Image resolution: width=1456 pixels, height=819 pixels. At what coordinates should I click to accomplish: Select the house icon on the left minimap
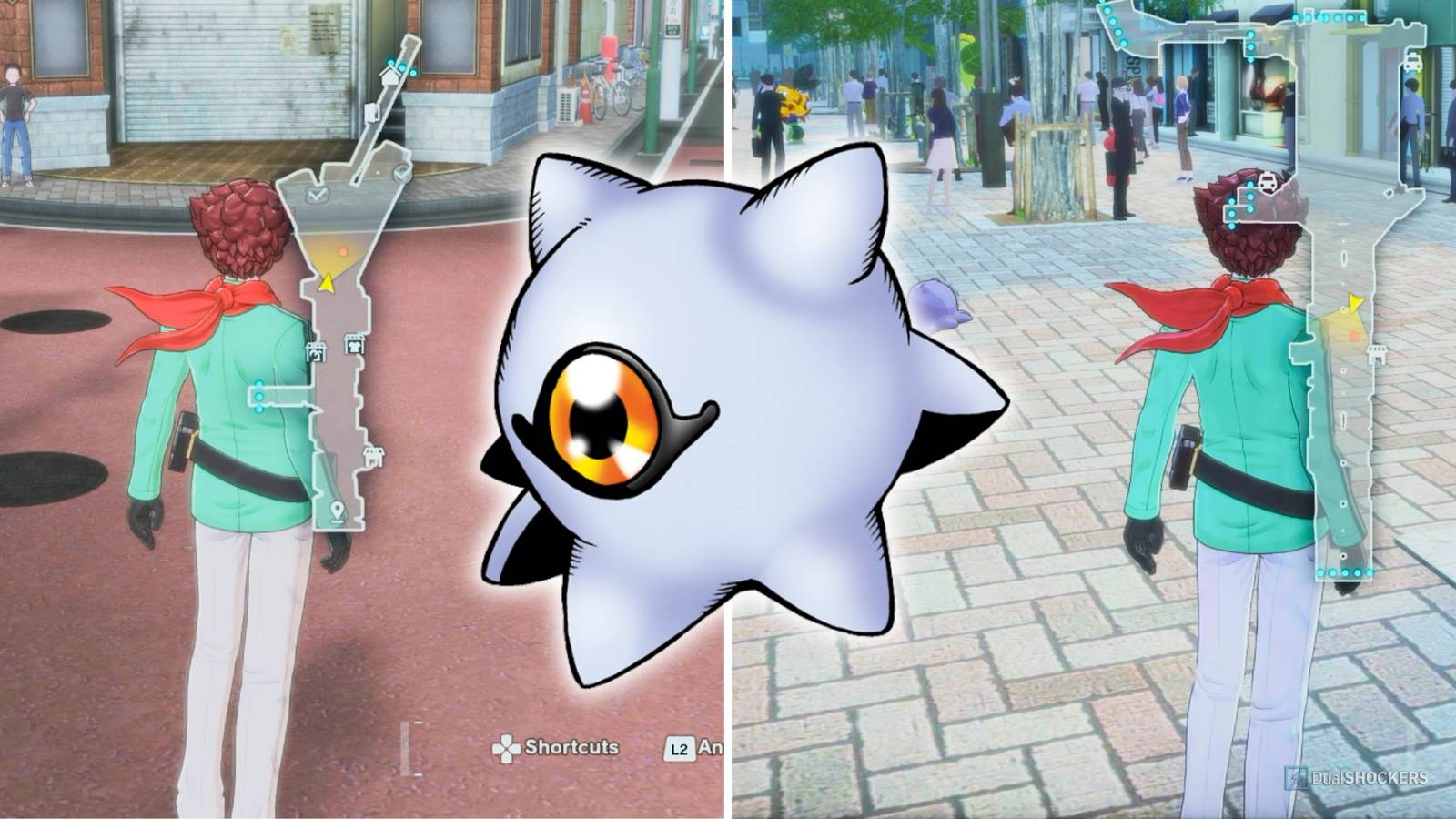(x=388, y=76)
